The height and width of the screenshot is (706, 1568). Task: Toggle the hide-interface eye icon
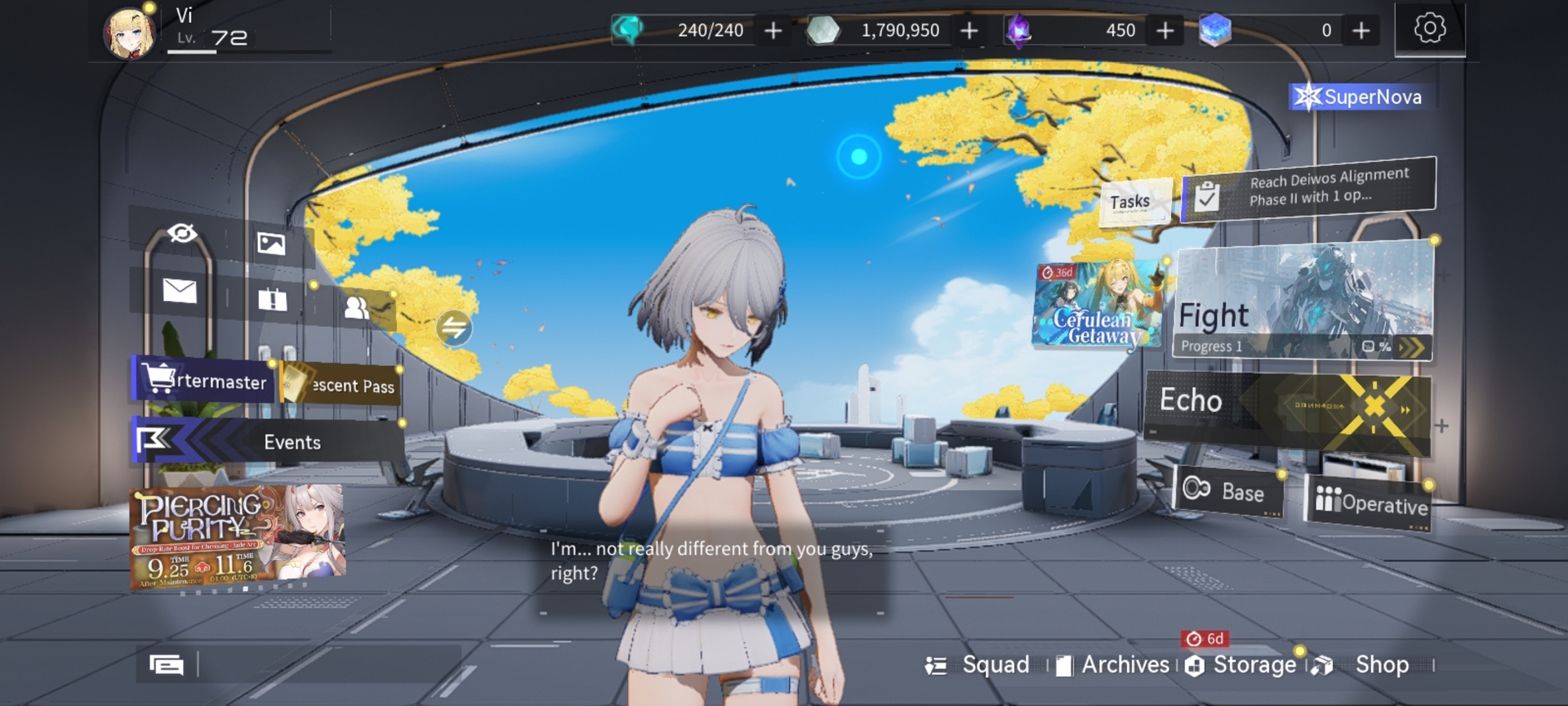pos(182,234)
